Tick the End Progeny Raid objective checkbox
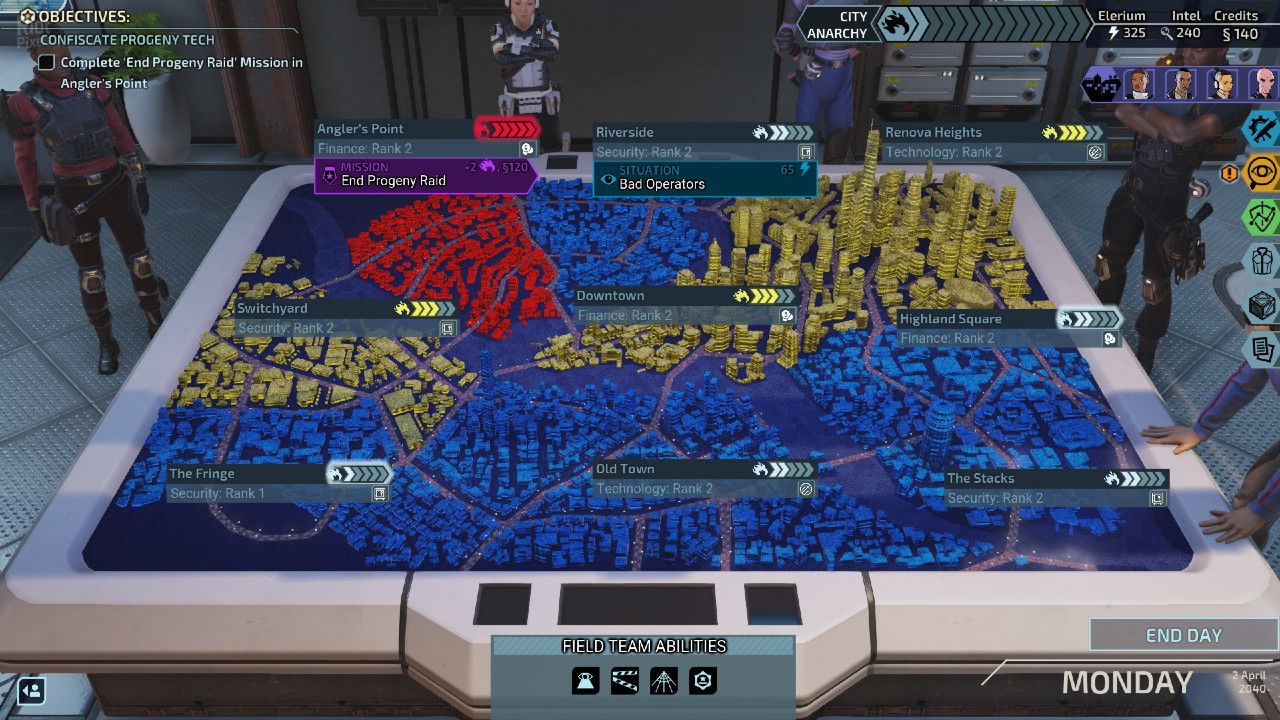The image size is (1280, 720). pos(46,63)
